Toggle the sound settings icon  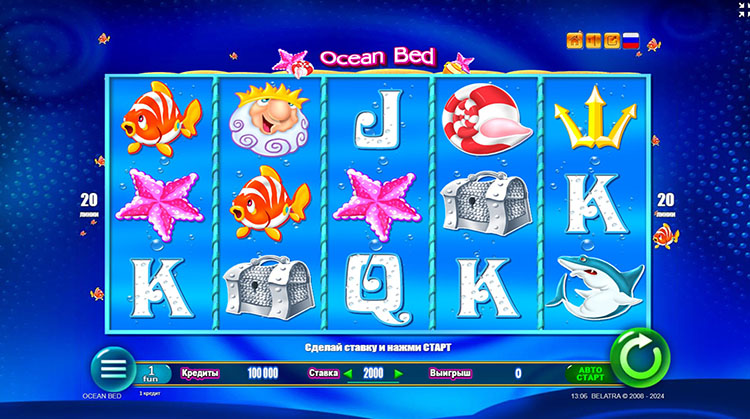pyautogui.click(x=593, y=41)
